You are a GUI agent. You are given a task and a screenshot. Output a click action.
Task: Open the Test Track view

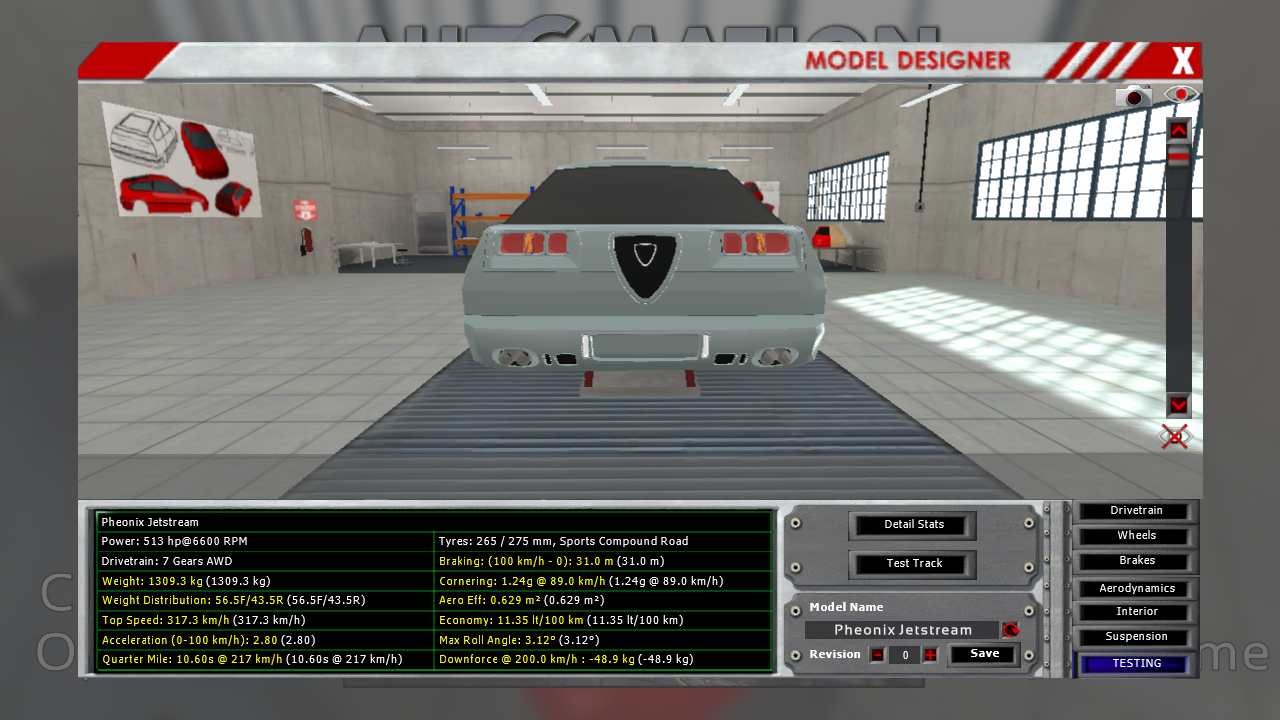[x=914, y=563]
